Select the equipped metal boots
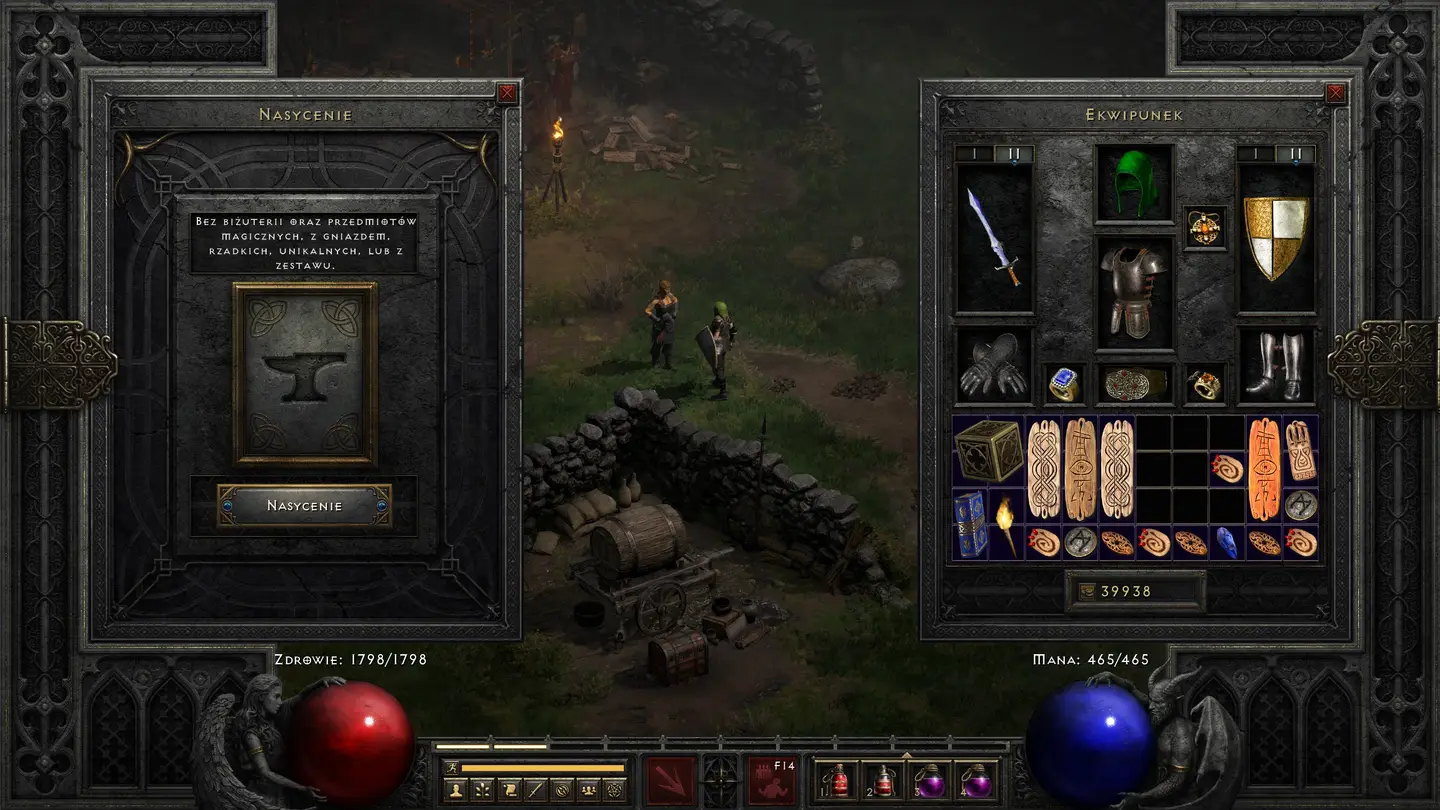The width and height of the screenshot is (1440, 810). click(x=1274, y=365)
